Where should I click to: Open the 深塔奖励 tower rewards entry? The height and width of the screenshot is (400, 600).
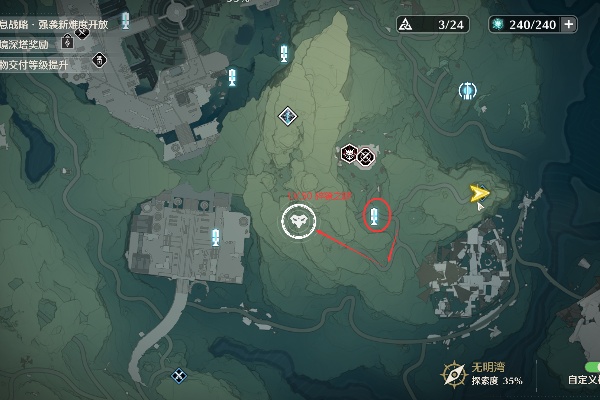30,42
